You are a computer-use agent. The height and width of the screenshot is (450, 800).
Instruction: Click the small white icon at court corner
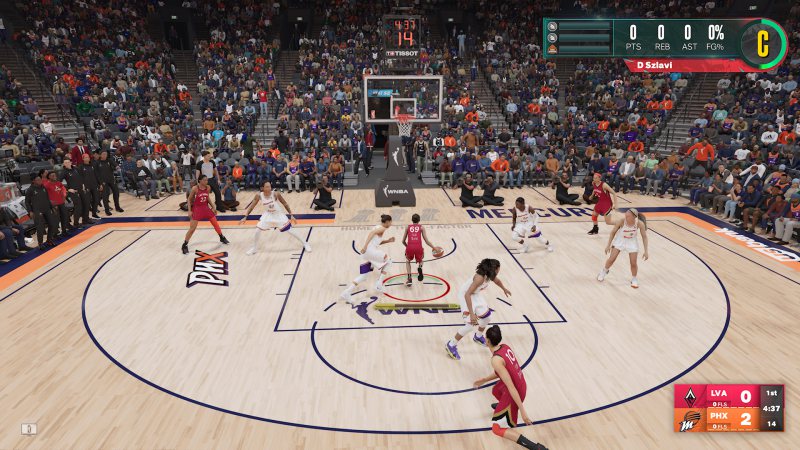29,429
